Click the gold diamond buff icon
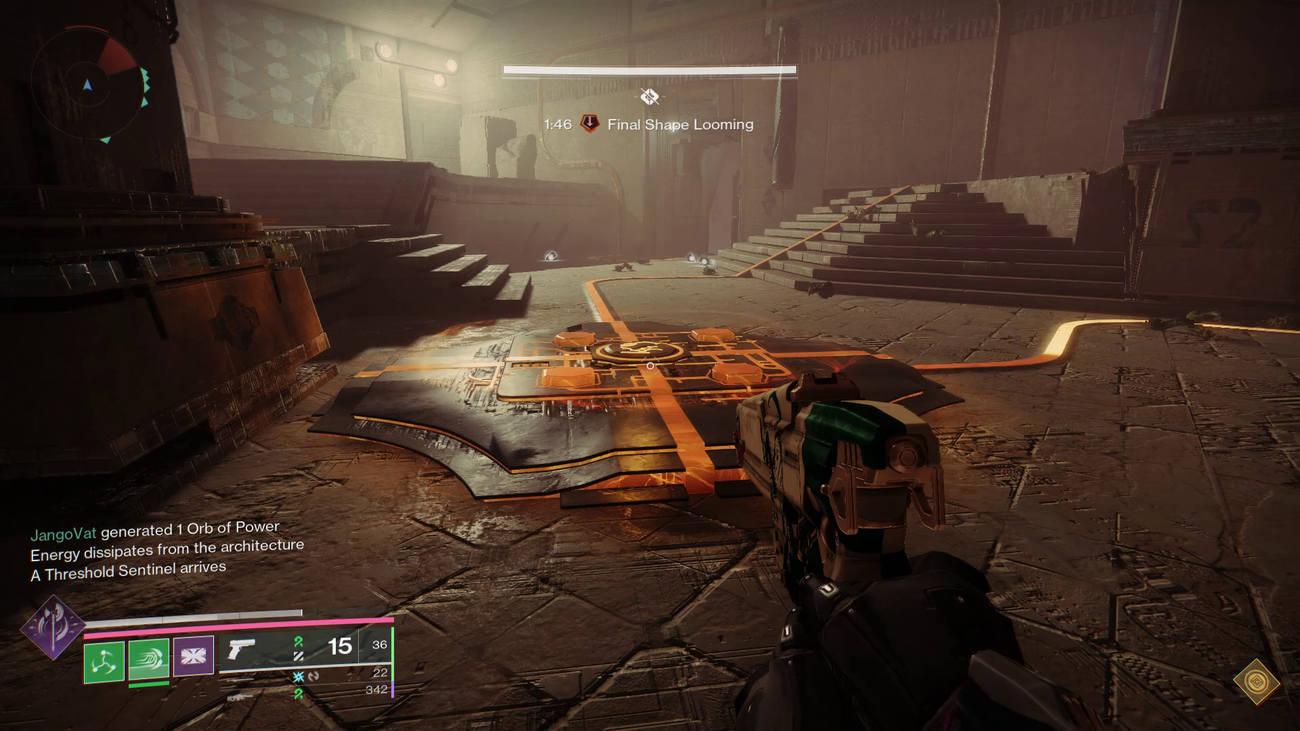The image size is (1300, 731). click(x=1257, y=682)
